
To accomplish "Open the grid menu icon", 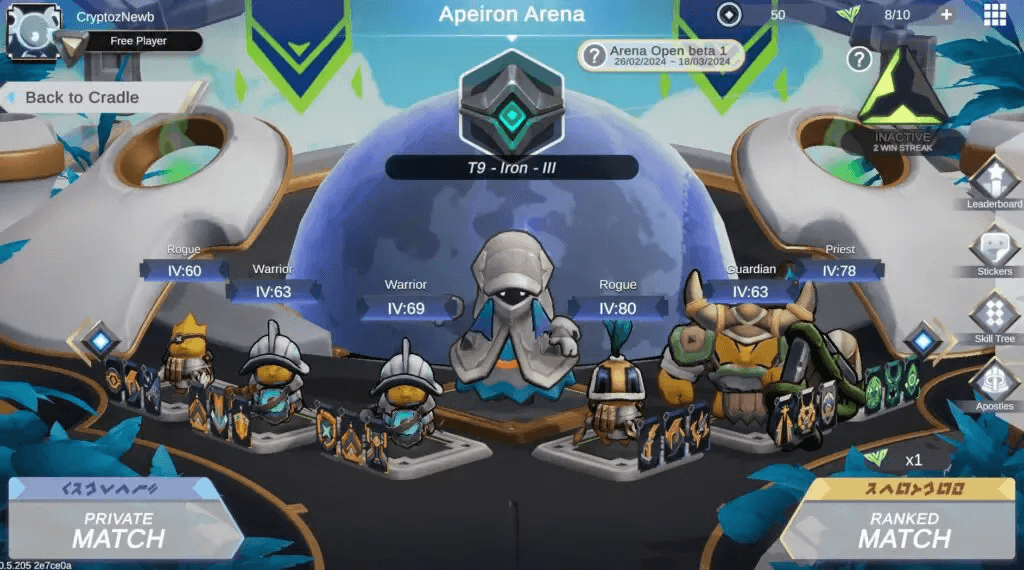I will pyautogui.click(x=994, y=14).
